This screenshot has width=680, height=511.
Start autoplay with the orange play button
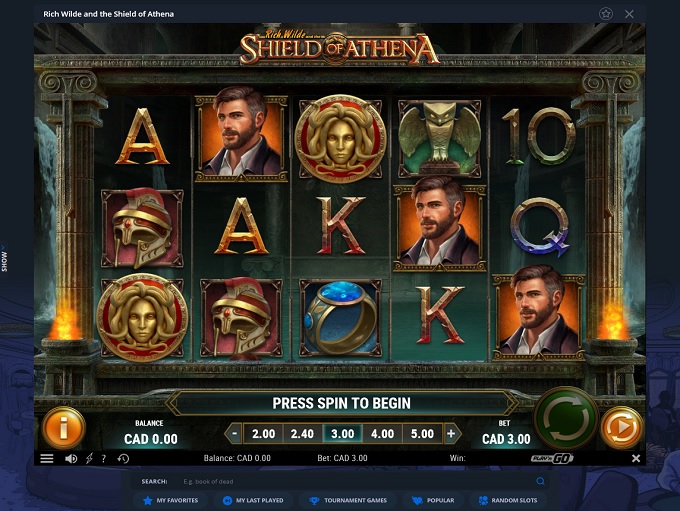click(621, 428)
